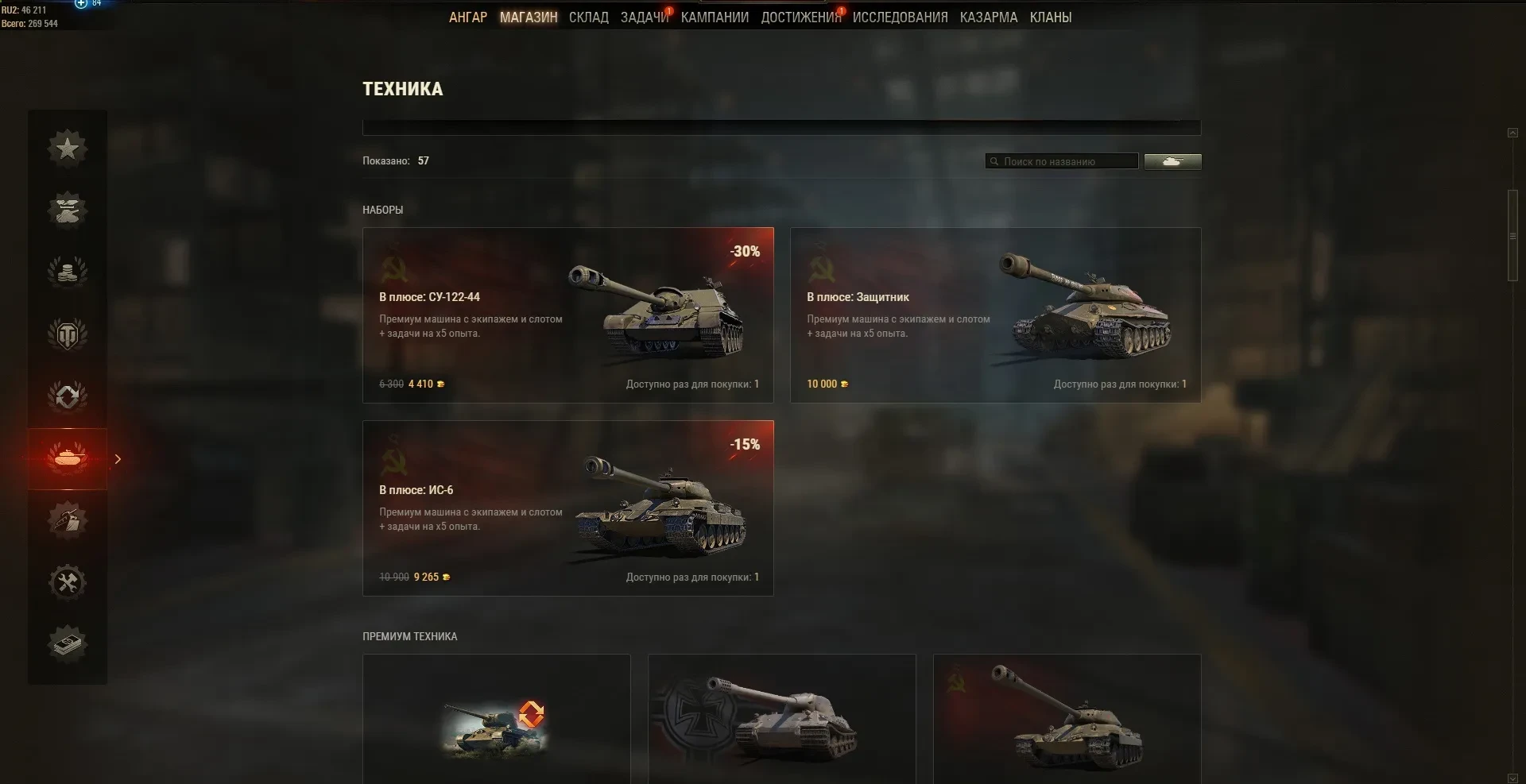Open the coin stack shop category
The image size is (1526, 784).
[68, 272]
